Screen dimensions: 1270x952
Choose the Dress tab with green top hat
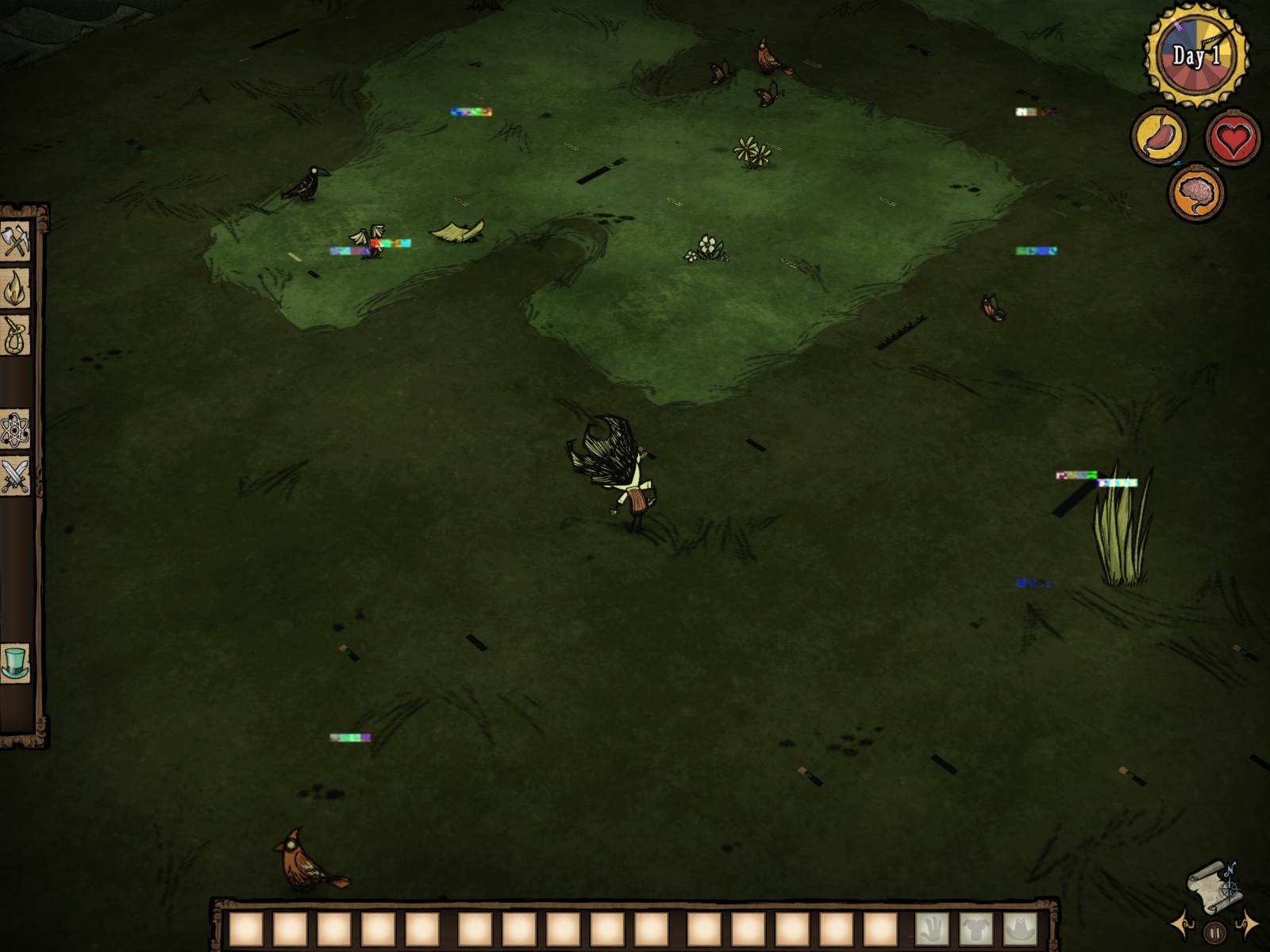(x=15, y=662)
